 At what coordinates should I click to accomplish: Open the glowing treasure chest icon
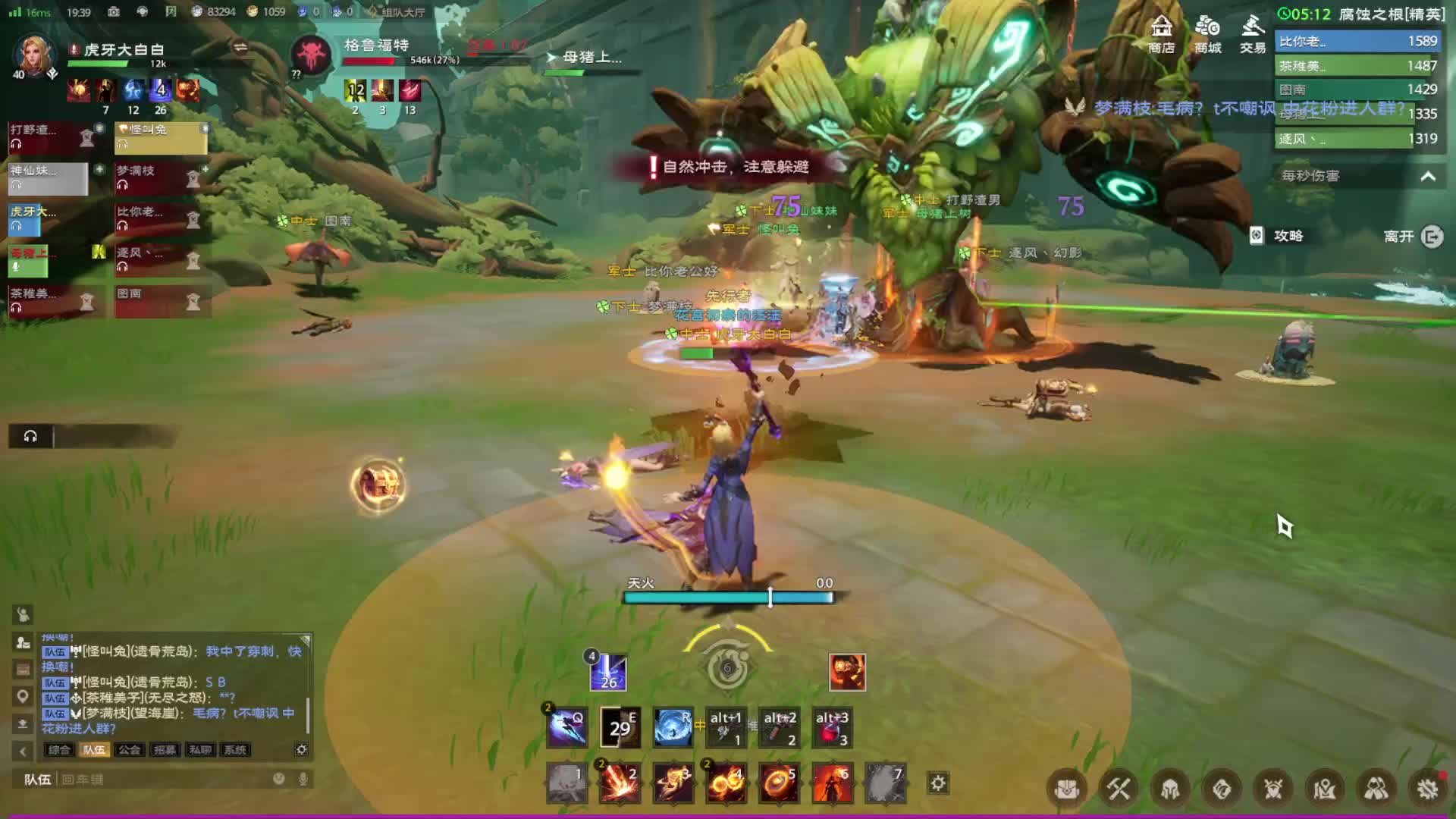[x=378, y=485]
